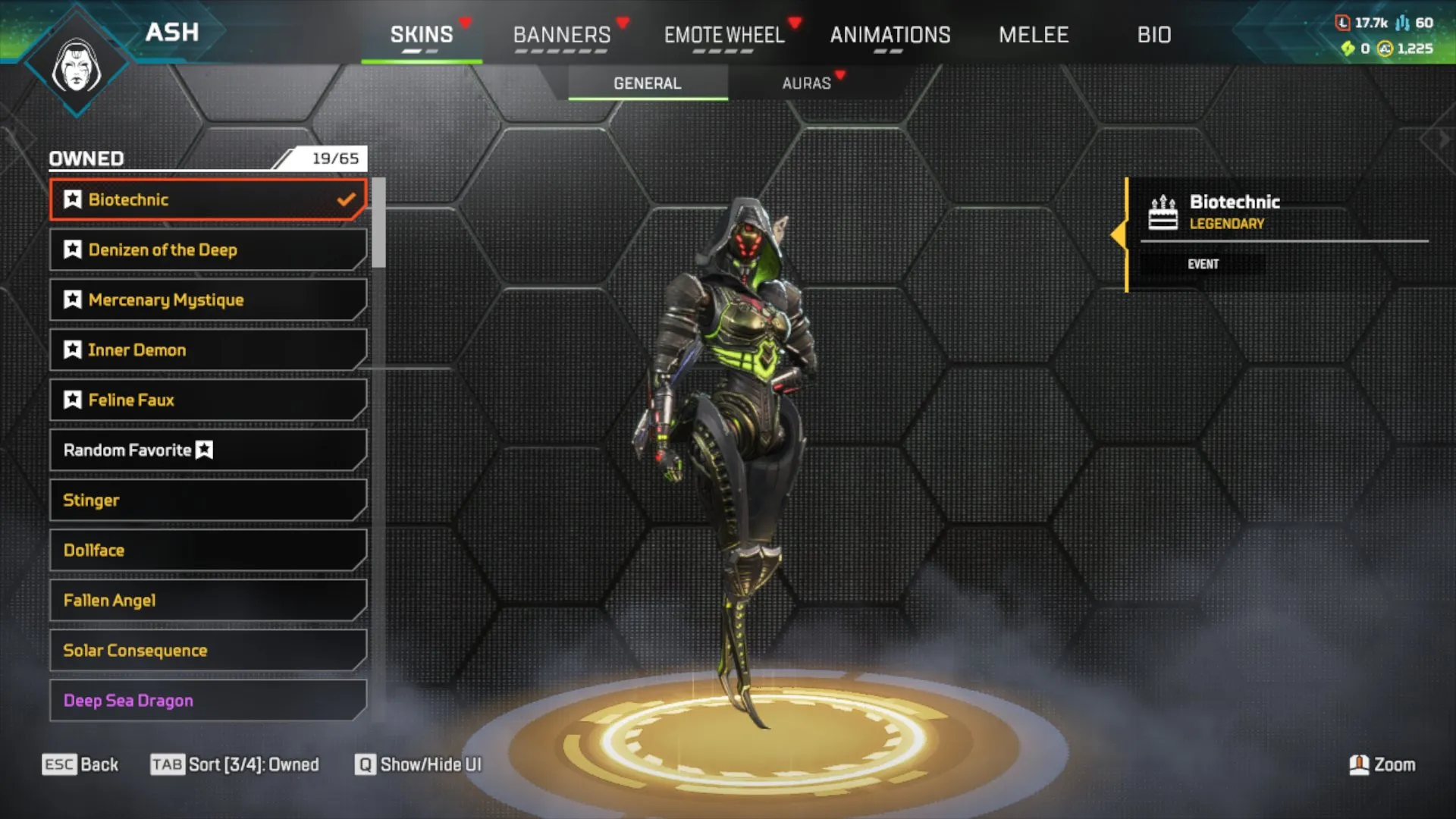The image size is (1456, 819).
Task: Switch to the EMOTE WHEEL tab
Action: point(723,35)
